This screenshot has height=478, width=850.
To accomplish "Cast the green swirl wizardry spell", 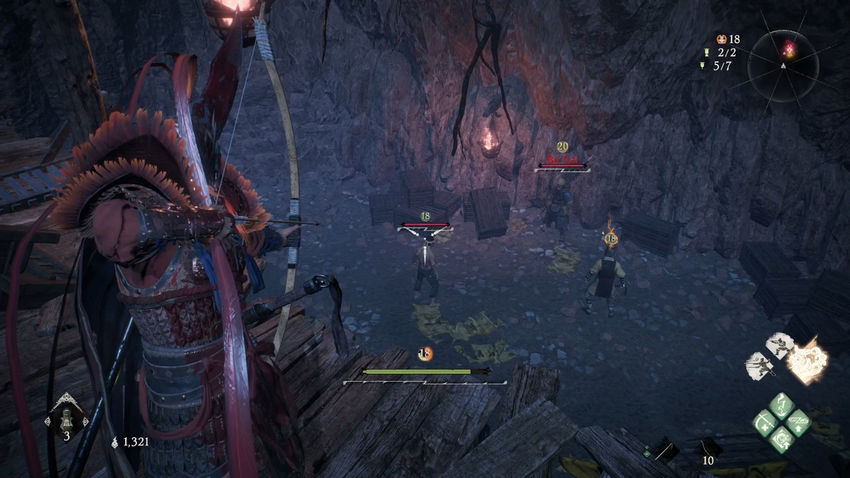I will [781, 439].
